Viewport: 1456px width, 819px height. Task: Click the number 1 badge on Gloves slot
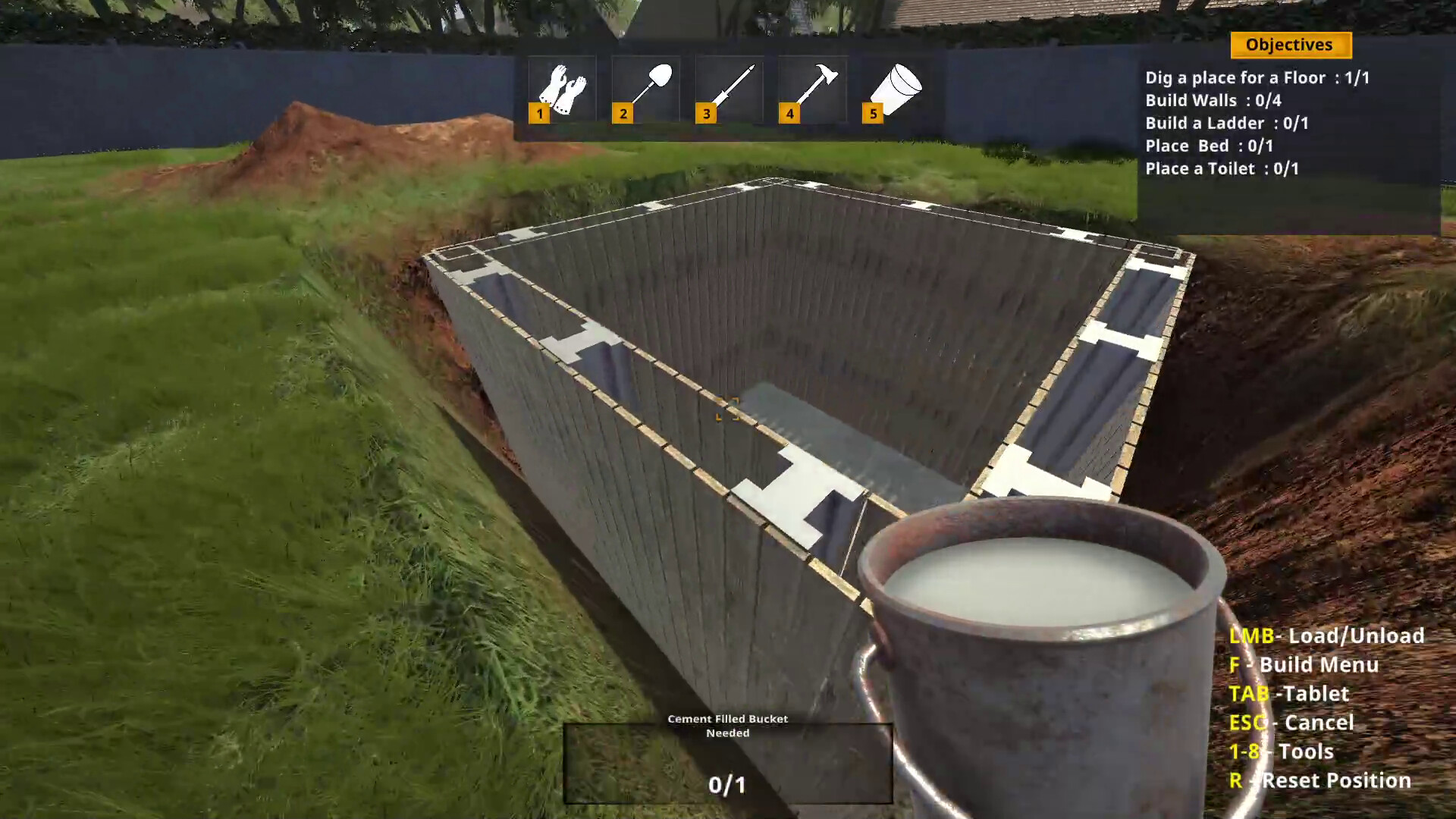point(540,114)
